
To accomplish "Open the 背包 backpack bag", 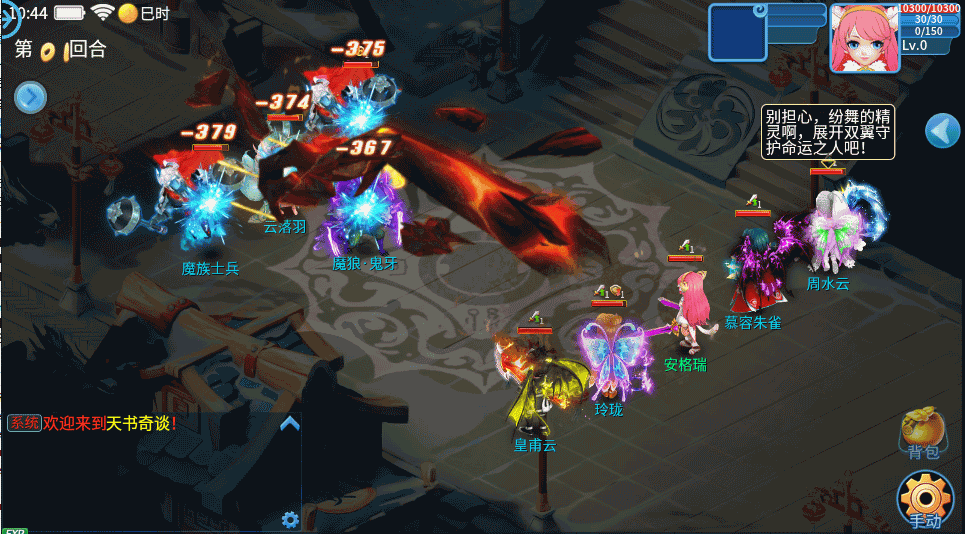I will [x=921, y=432].
